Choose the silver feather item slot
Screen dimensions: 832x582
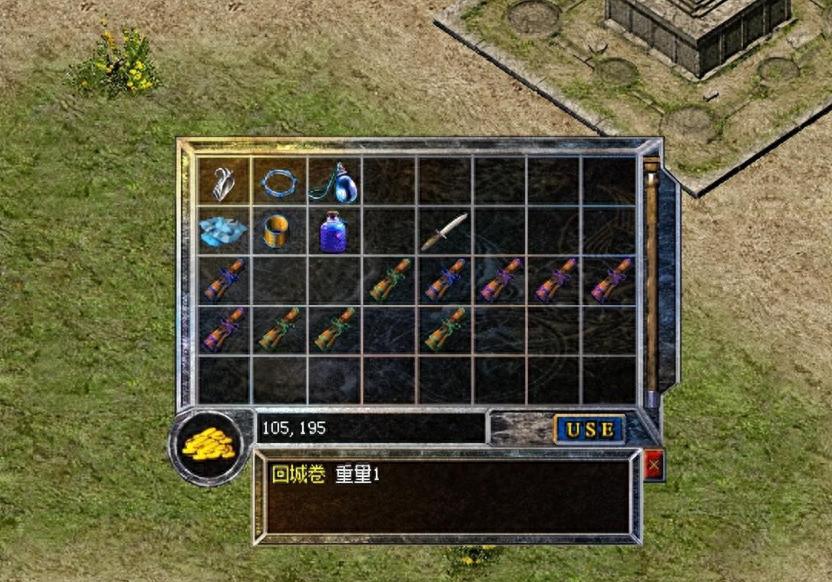[223, 182]
